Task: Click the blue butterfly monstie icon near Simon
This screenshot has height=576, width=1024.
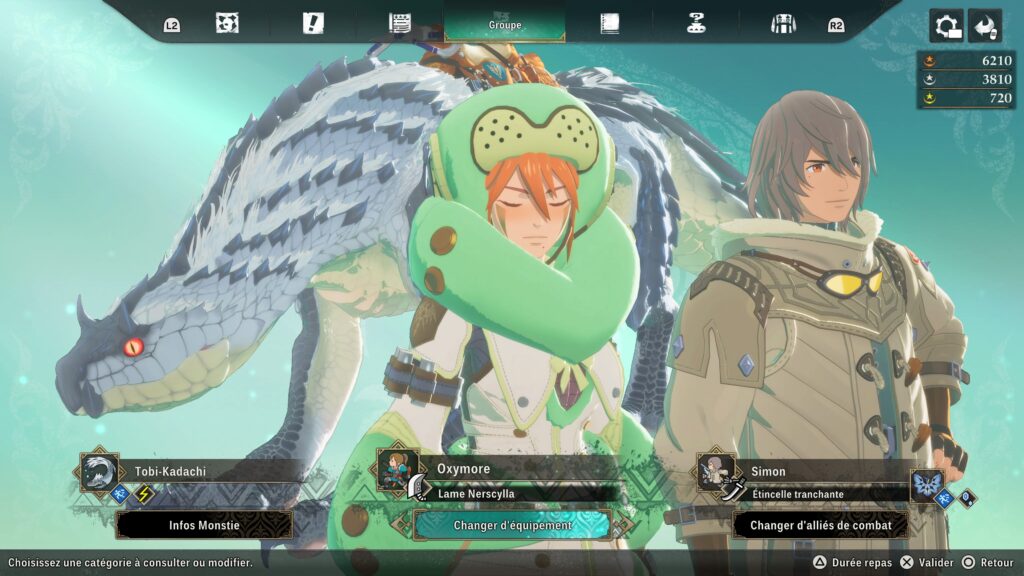Action: coord(927,486)
